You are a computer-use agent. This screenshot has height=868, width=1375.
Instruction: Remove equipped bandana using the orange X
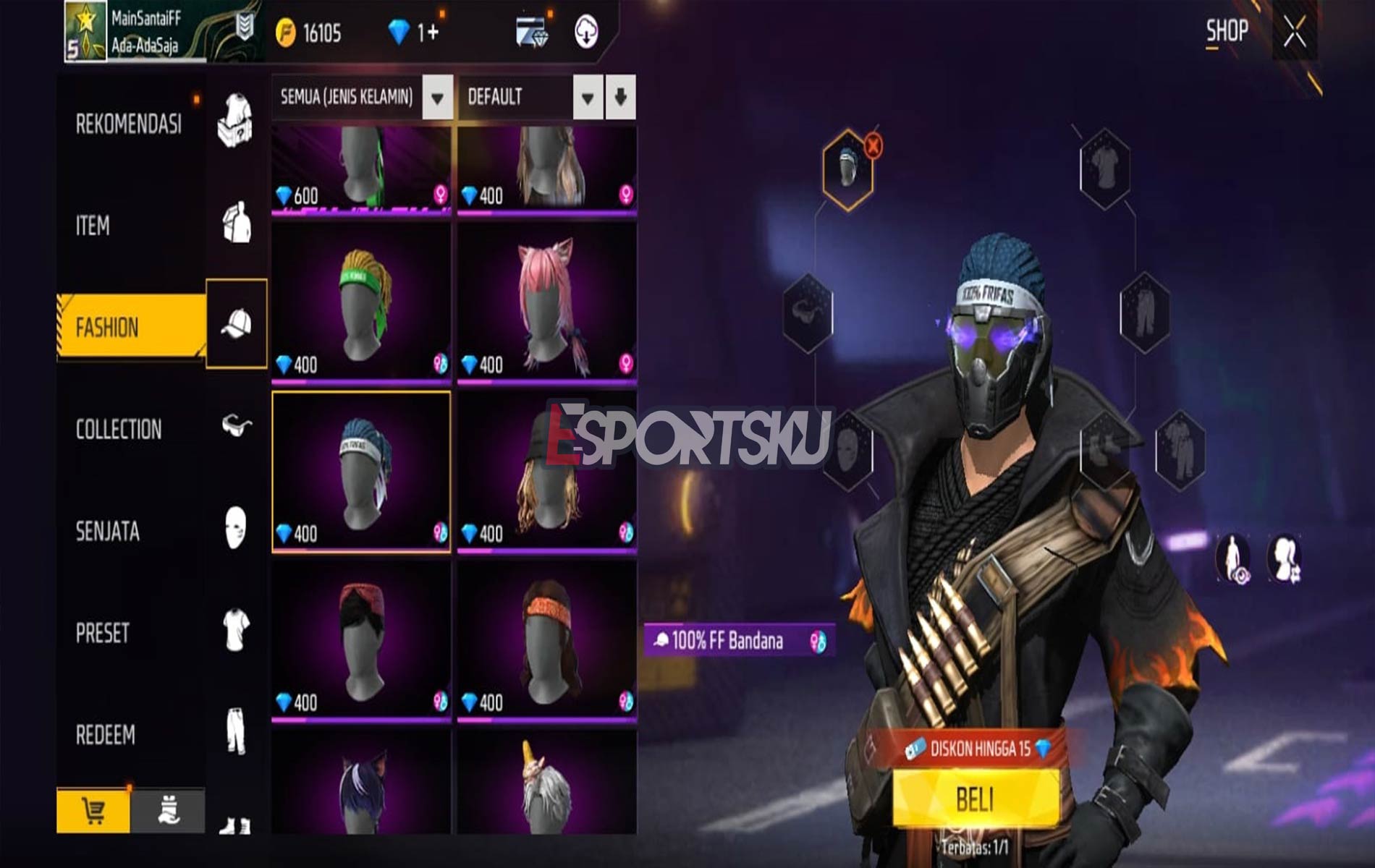pyautogui.click(x=875, y=147)
